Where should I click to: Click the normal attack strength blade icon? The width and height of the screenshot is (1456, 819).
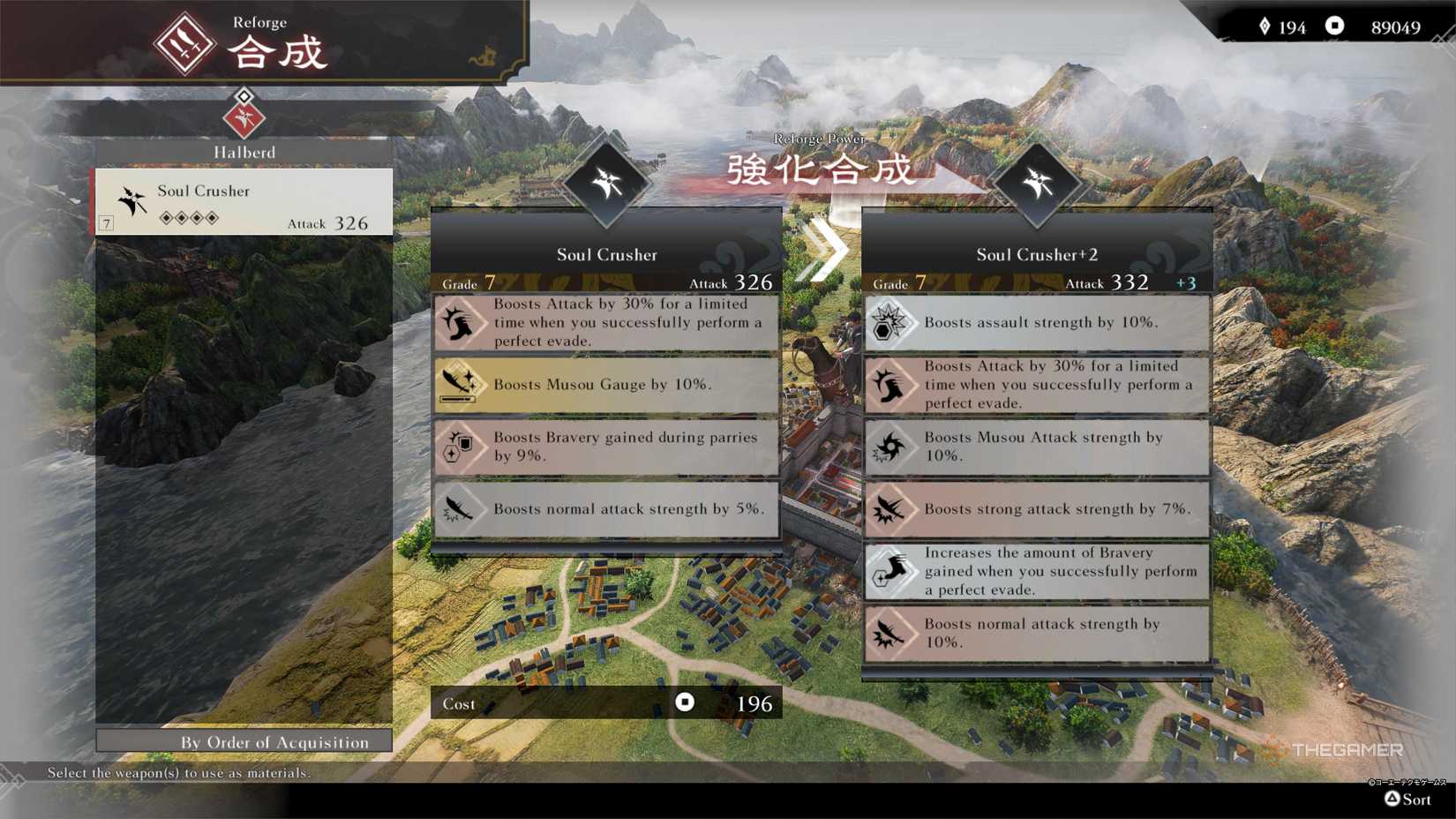click(x=462, y=509)
